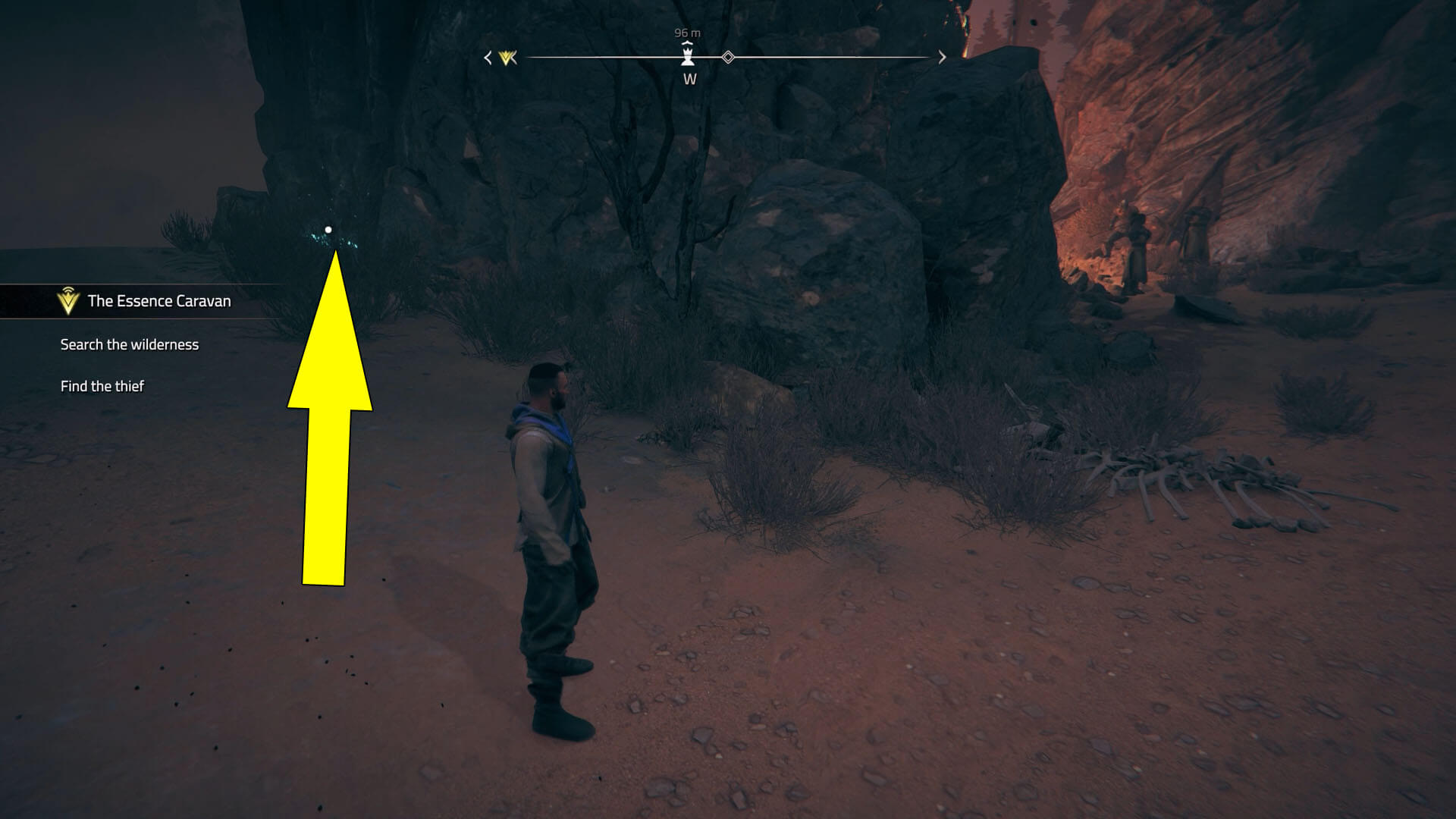
Task: Select the yellow quest marker on the compass
Action: (x=507, y=57)
